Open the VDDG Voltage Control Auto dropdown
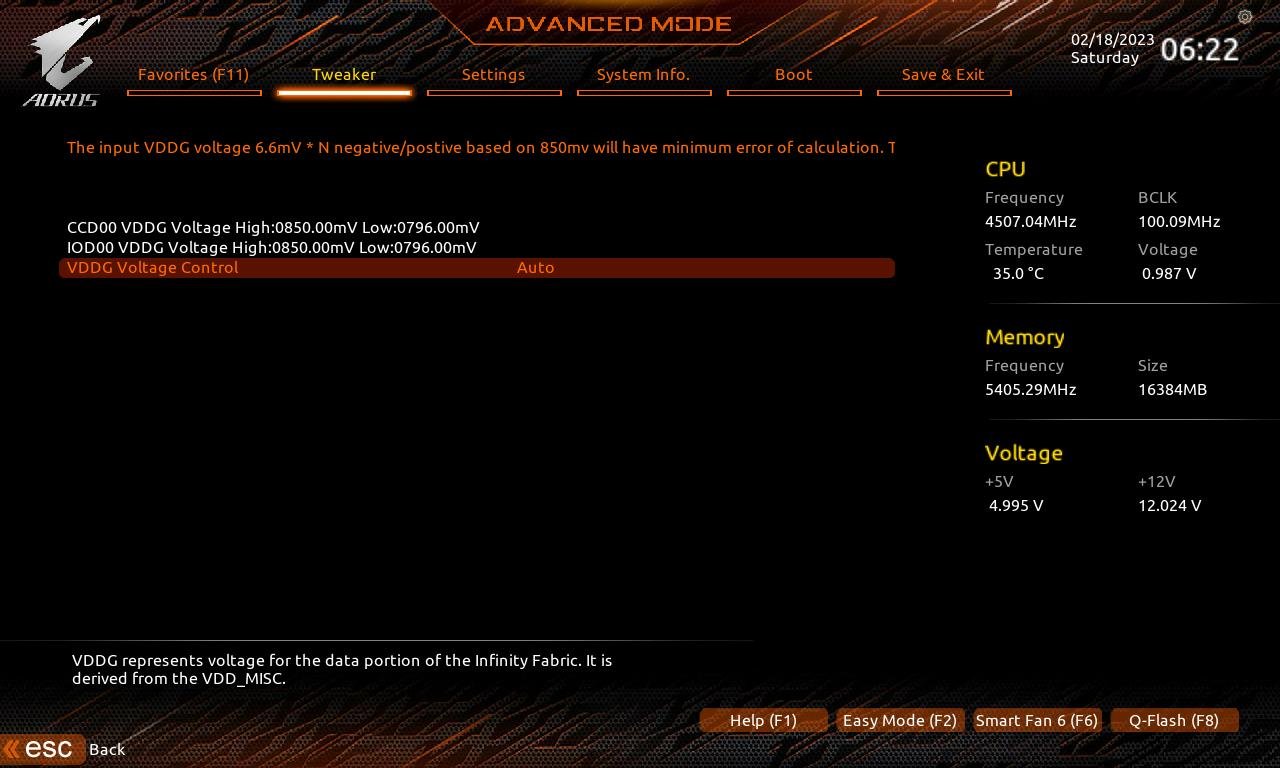The image size is (1280, 768). point(535,267)
